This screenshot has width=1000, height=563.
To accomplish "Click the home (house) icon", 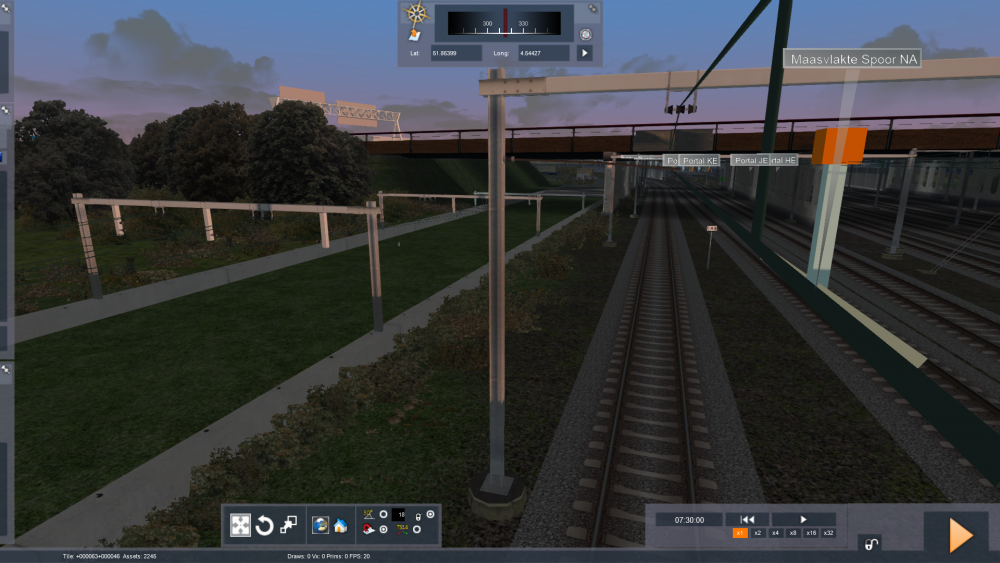I will tap(340, 525).
